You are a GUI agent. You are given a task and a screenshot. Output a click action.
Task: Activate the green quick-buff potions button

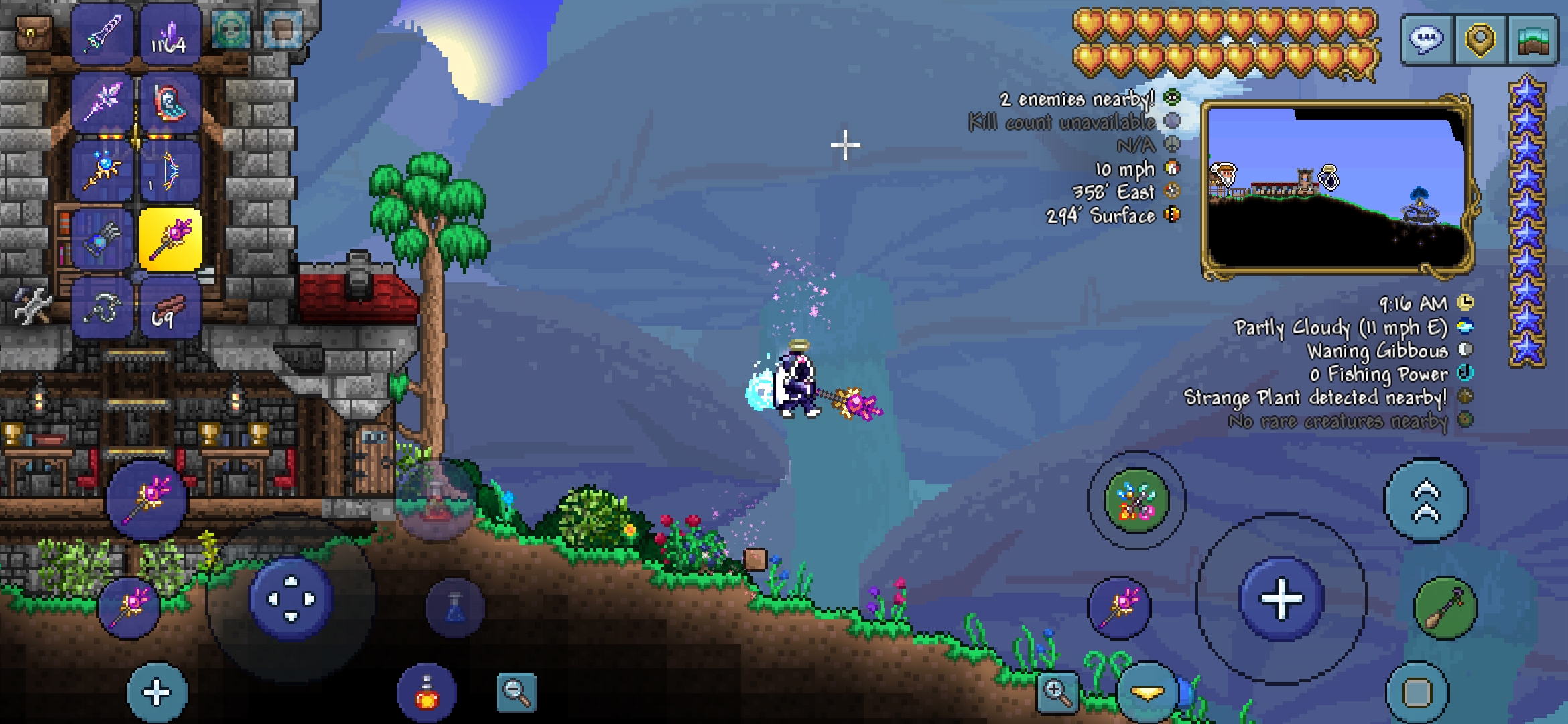pos(1136,501)
